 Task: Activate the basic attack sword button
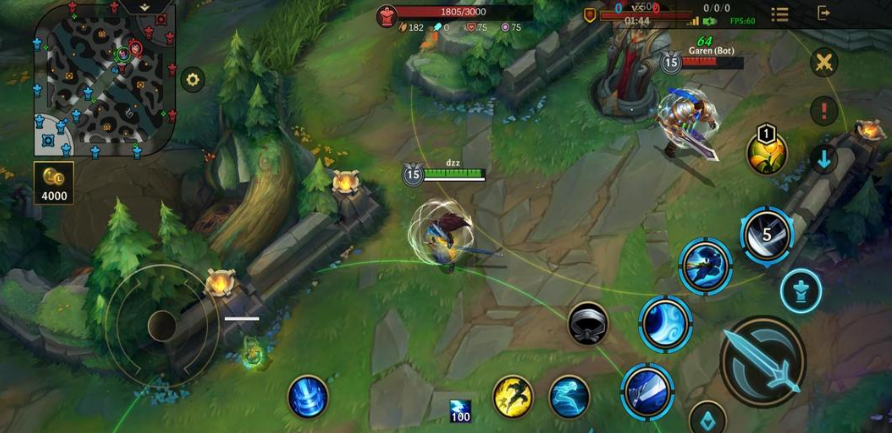[x=762, y=361]
